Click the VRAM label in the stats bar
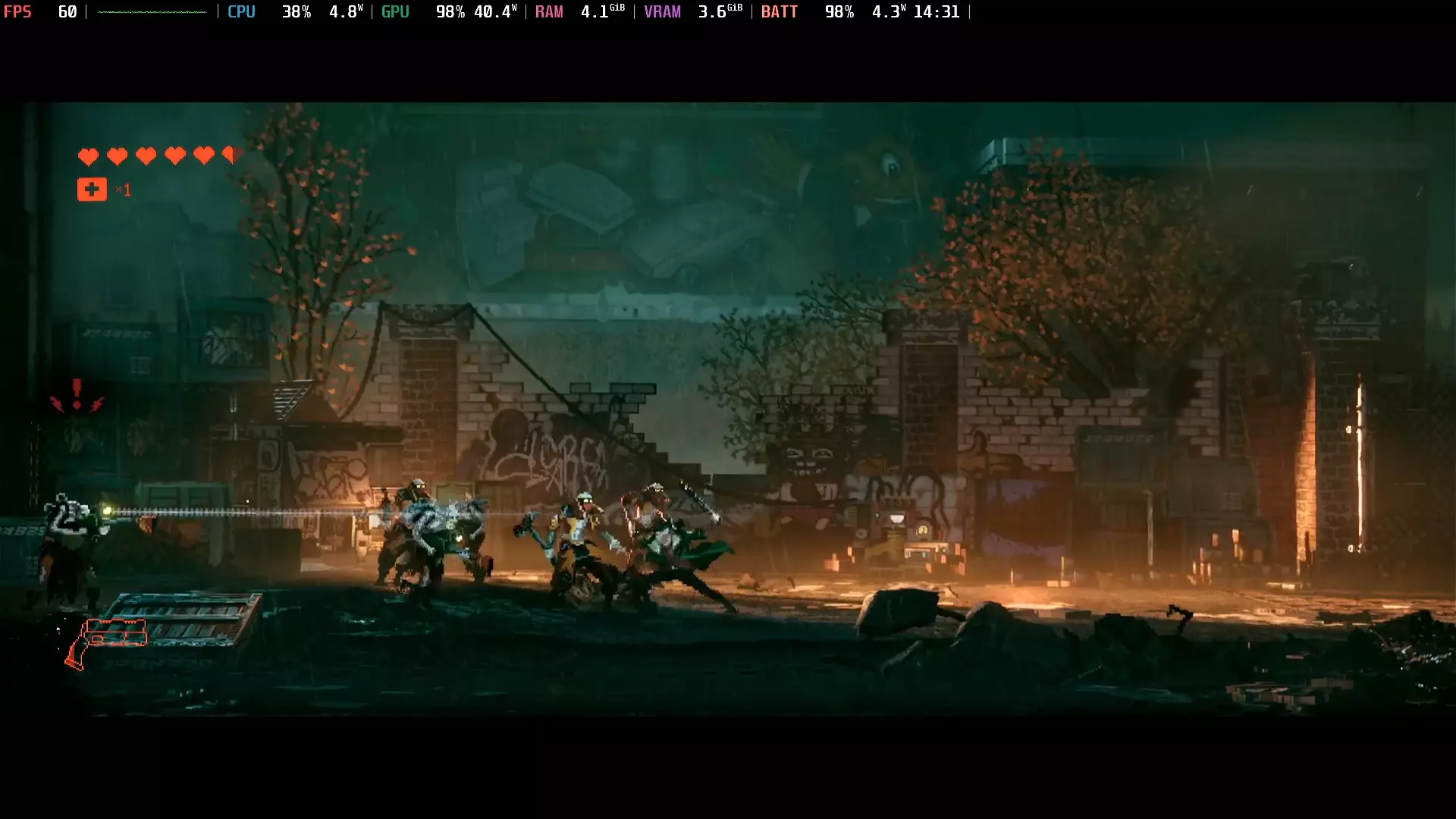Screen dimensions: 1456x819 (663, 11)
